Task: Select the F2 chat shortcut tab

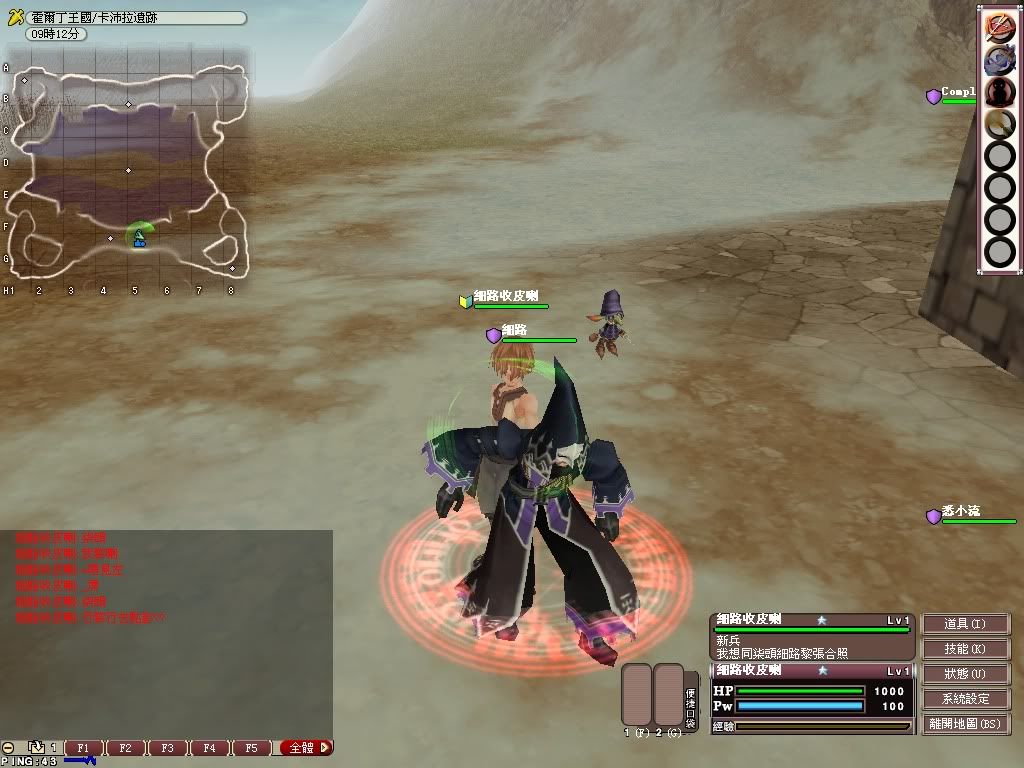Action: (126, 748)
